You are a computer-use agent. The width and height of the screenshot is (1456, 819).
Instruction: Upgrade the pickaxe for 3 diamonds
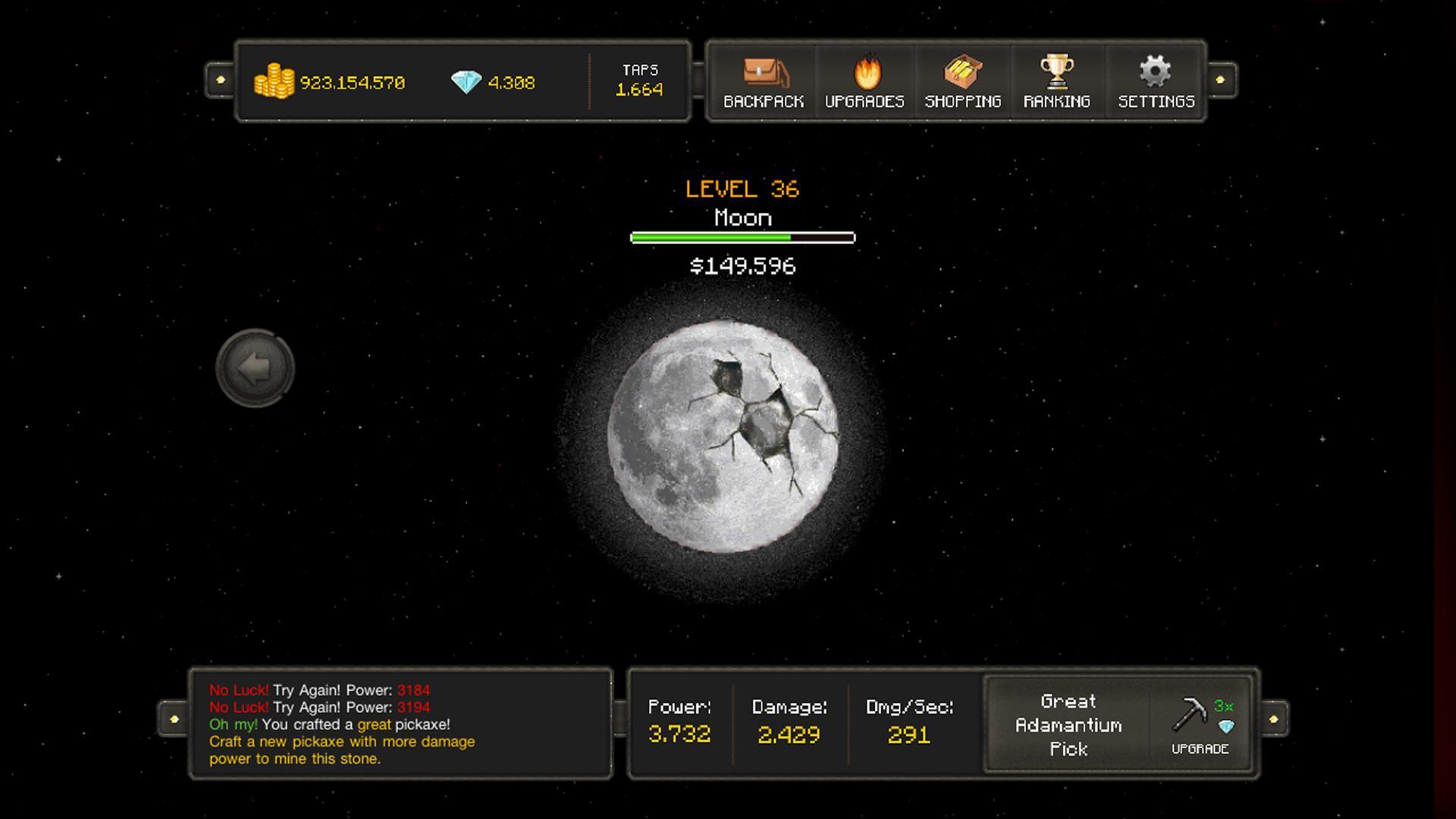pyautogui.click(x=1200, y=725)
